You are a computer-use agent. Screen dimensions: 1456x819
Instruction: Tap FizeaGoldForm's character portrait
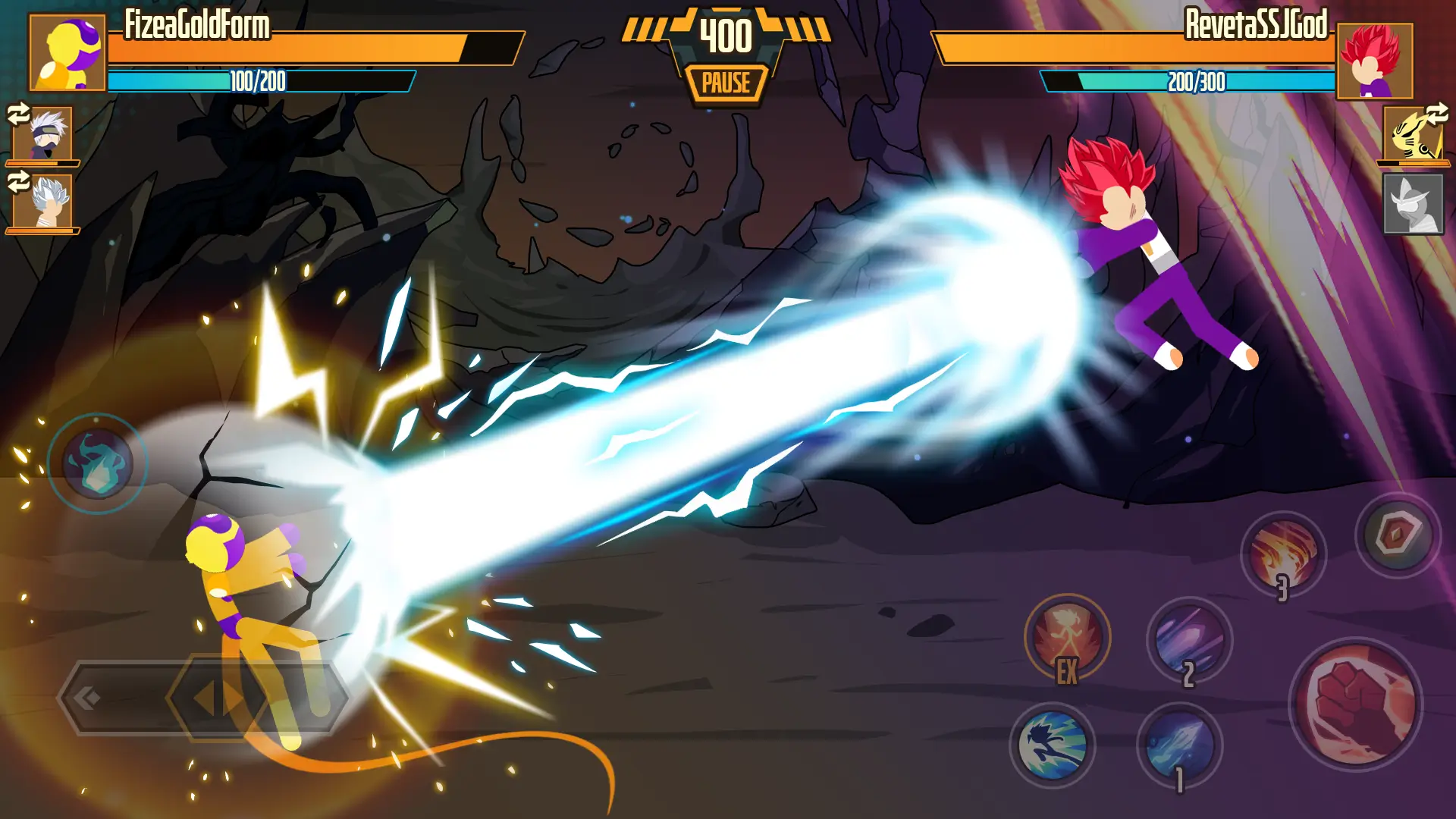(68, 53)
